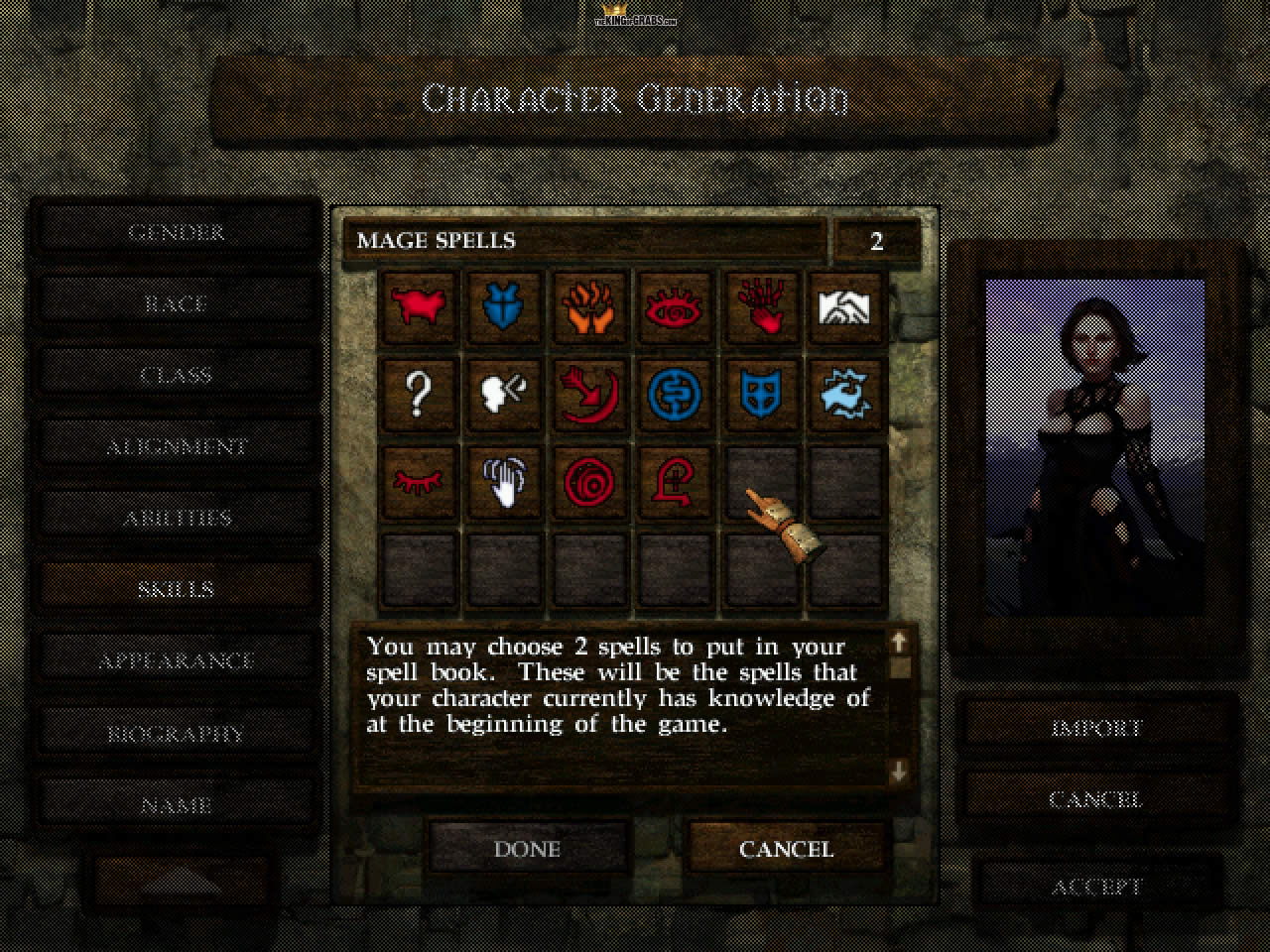The image size is (1270, 952).
Task: Select the red beast spell icon
Action: (419, 308)
